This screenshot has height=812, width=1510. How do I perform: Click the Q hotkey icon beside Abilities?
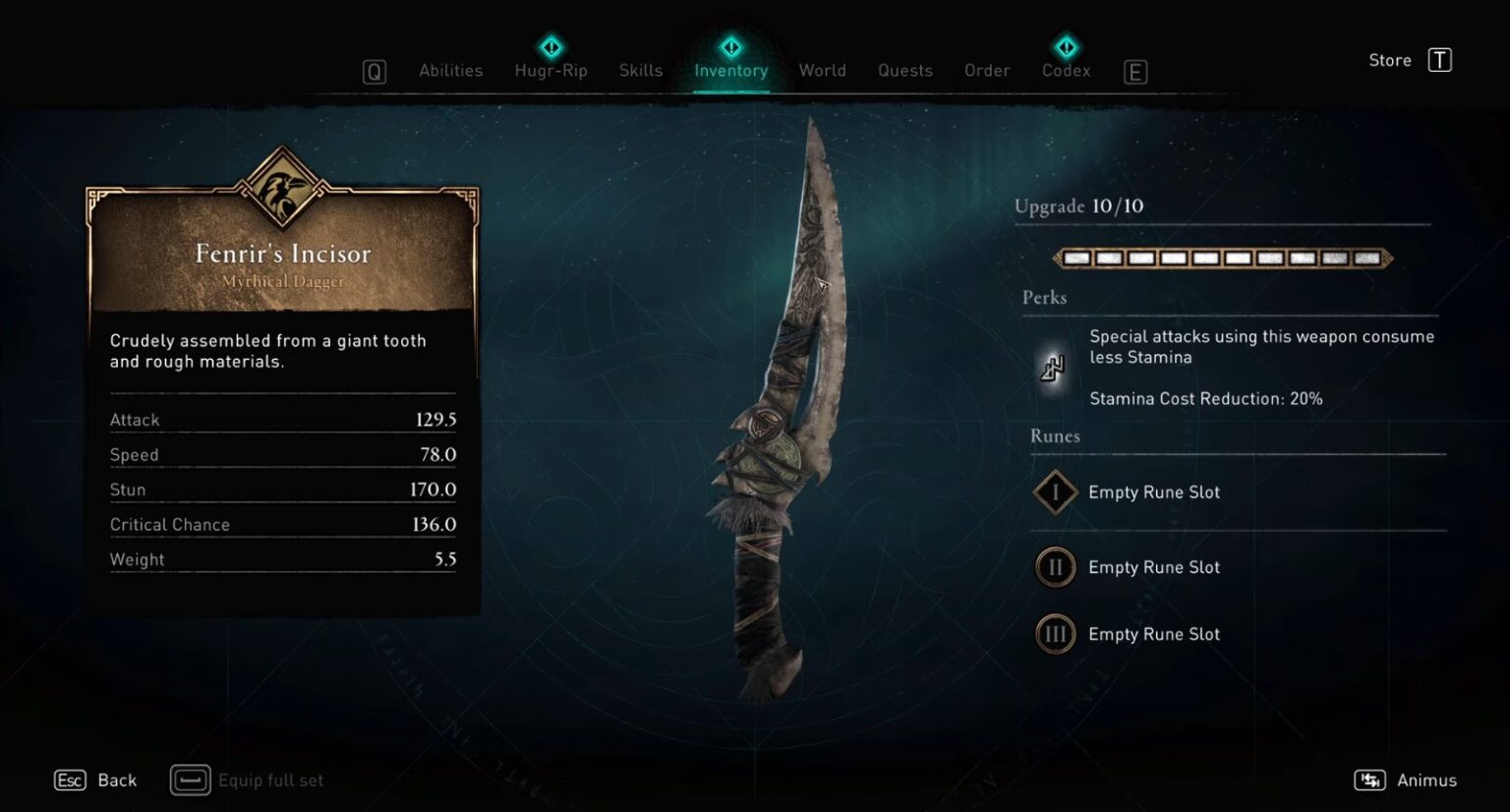[374, 71]
